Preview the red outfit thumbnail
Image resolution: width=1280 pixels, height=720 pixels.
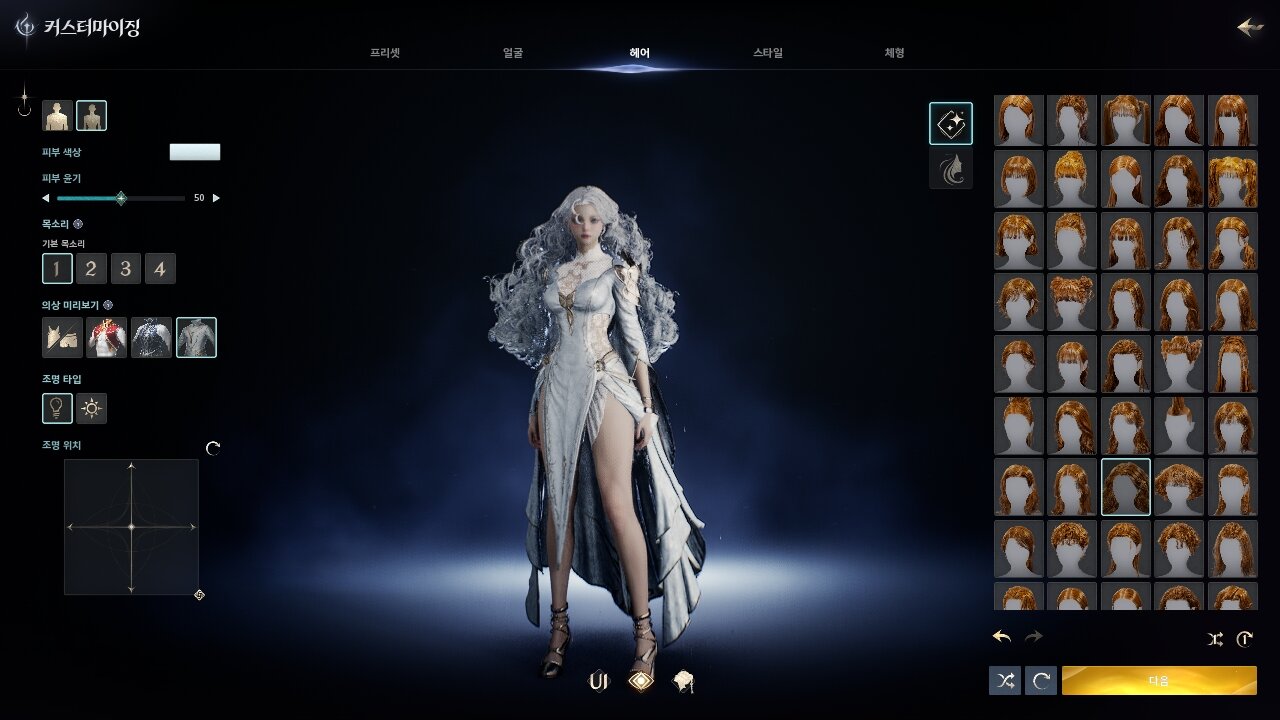tap(106, 338)
